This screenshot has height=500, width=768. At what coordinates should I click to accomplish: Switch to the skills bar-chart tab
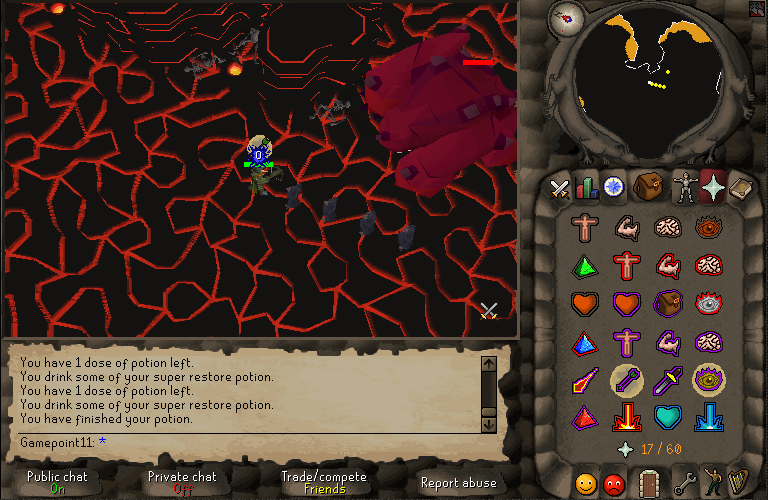click(x=585, y=187)
